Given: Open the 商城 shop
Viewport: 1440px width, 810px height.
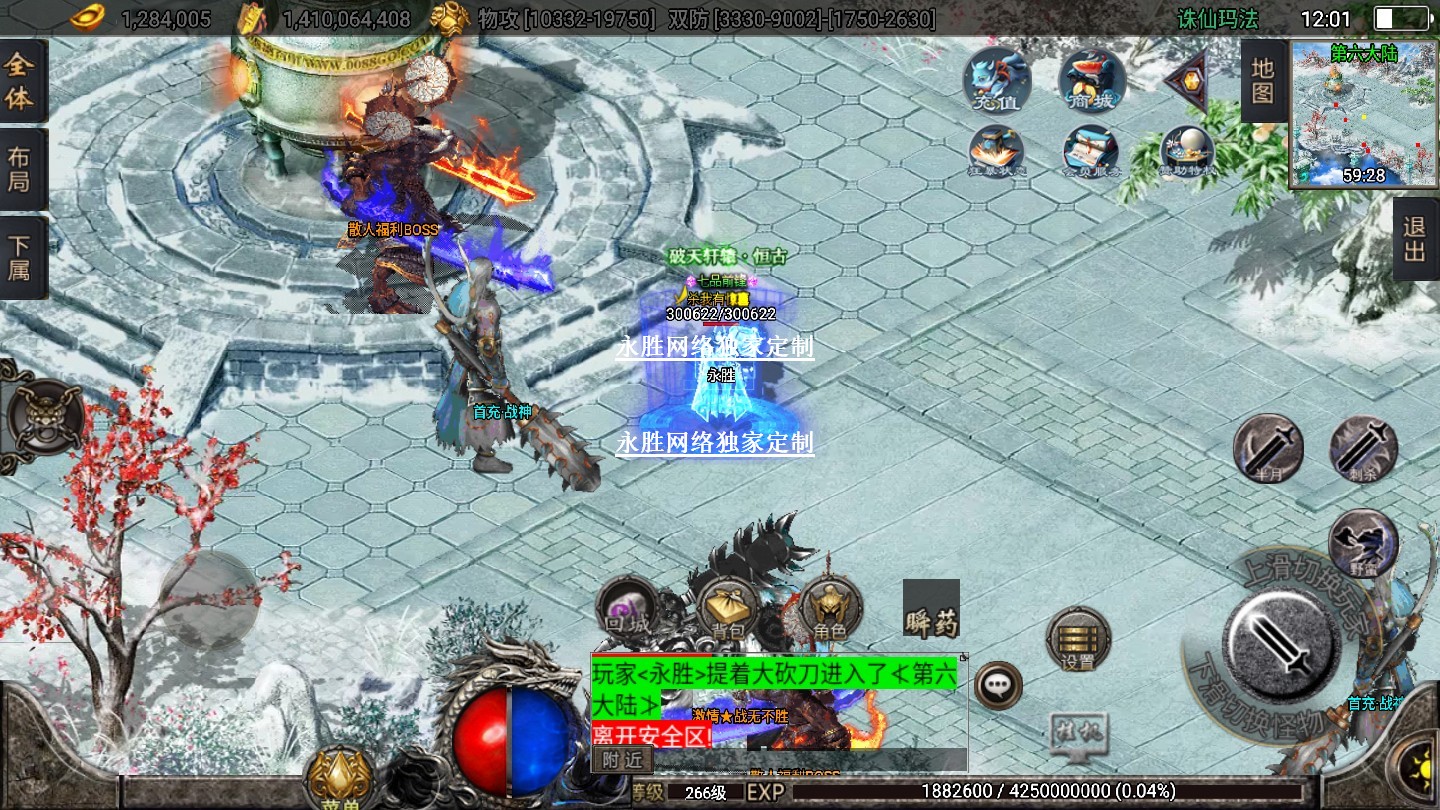Looking at the screenshot, I should click(1091, 79).
